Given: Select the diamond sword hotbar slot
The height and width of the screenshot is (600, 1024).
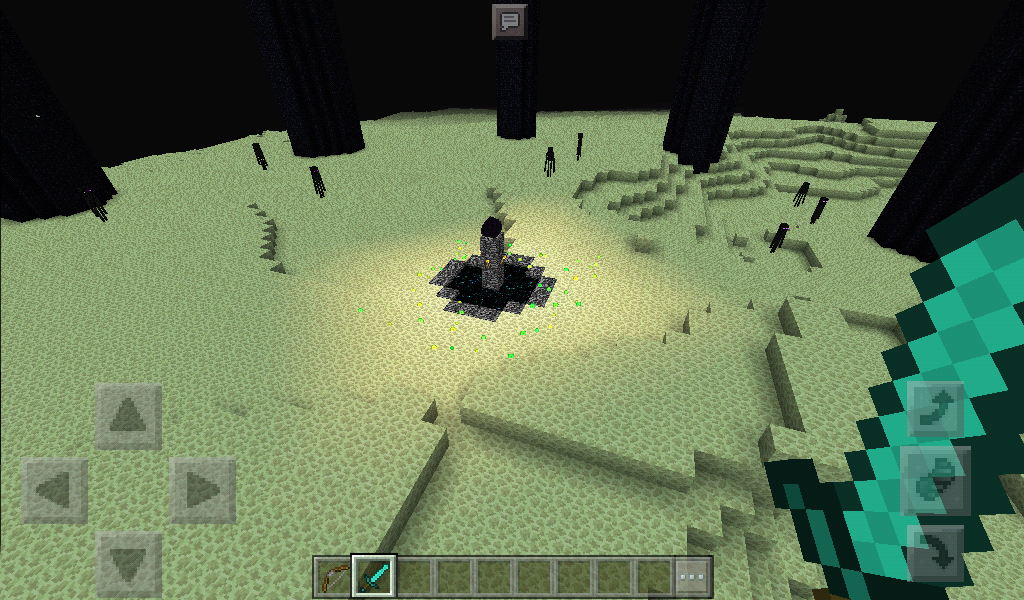Looking at the screenshot, I should click(x=374, y=576).
